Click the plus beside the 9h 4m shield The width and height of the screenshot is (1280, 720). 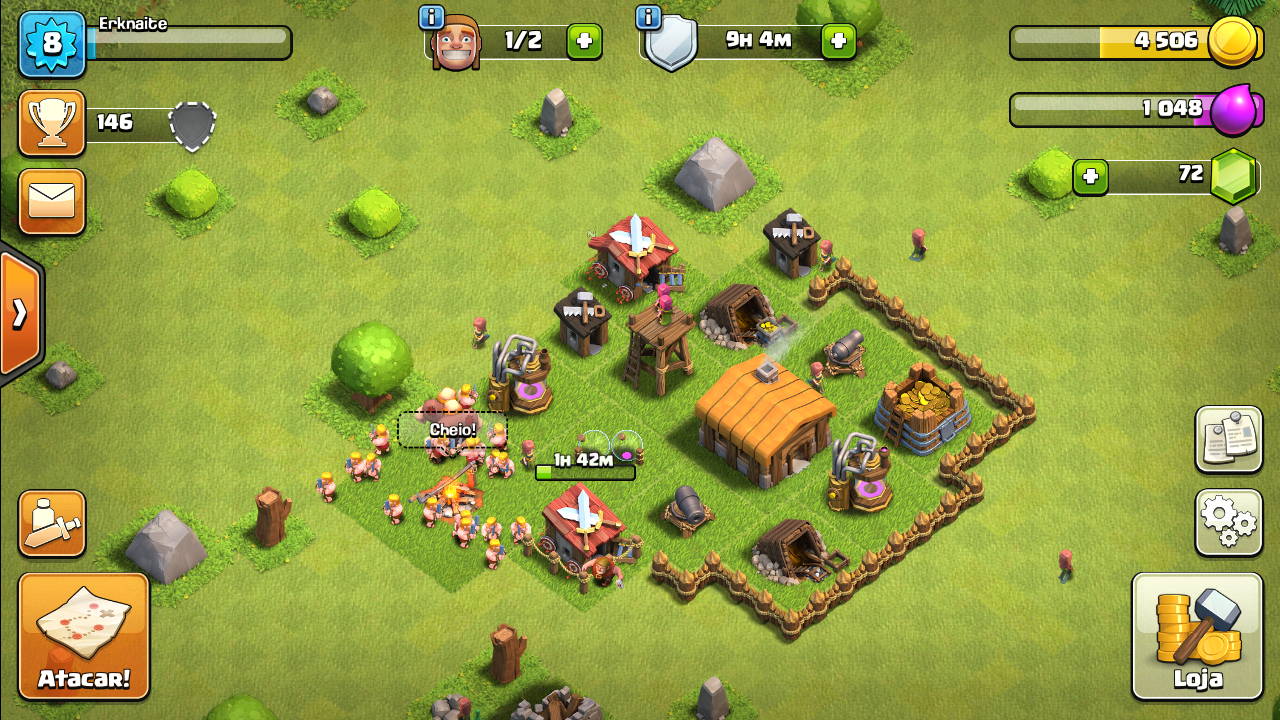[x=838, y=41]
